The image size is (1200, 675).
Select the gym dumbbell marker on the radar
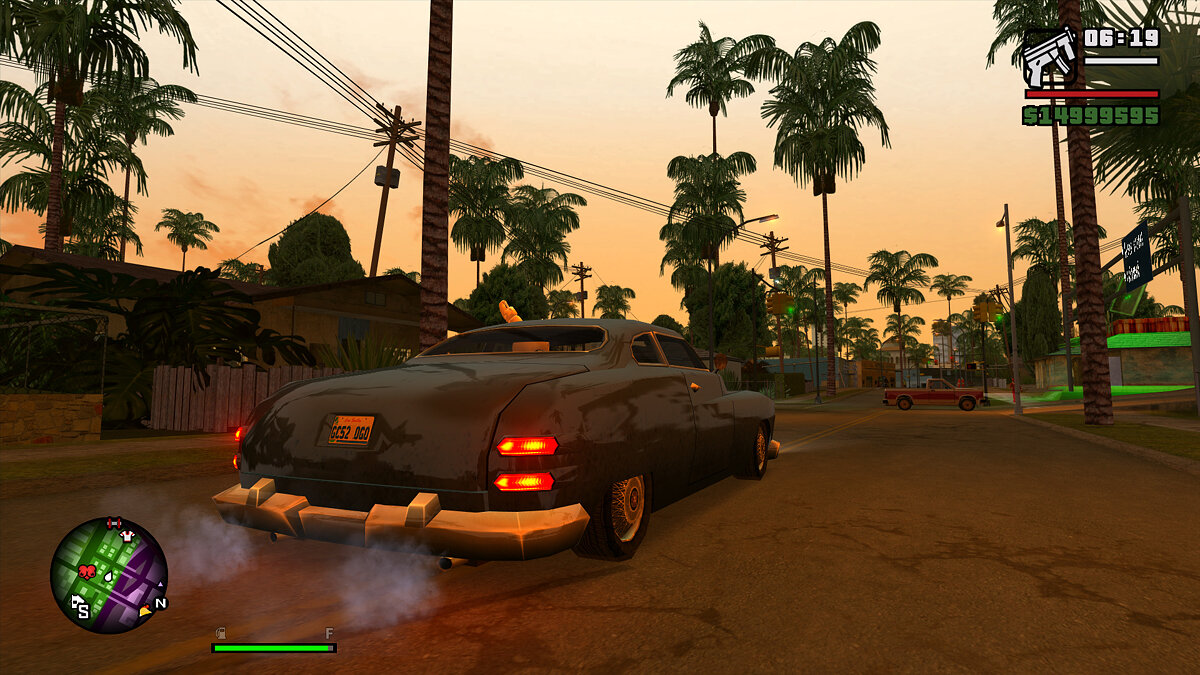[x=113, y=522]
